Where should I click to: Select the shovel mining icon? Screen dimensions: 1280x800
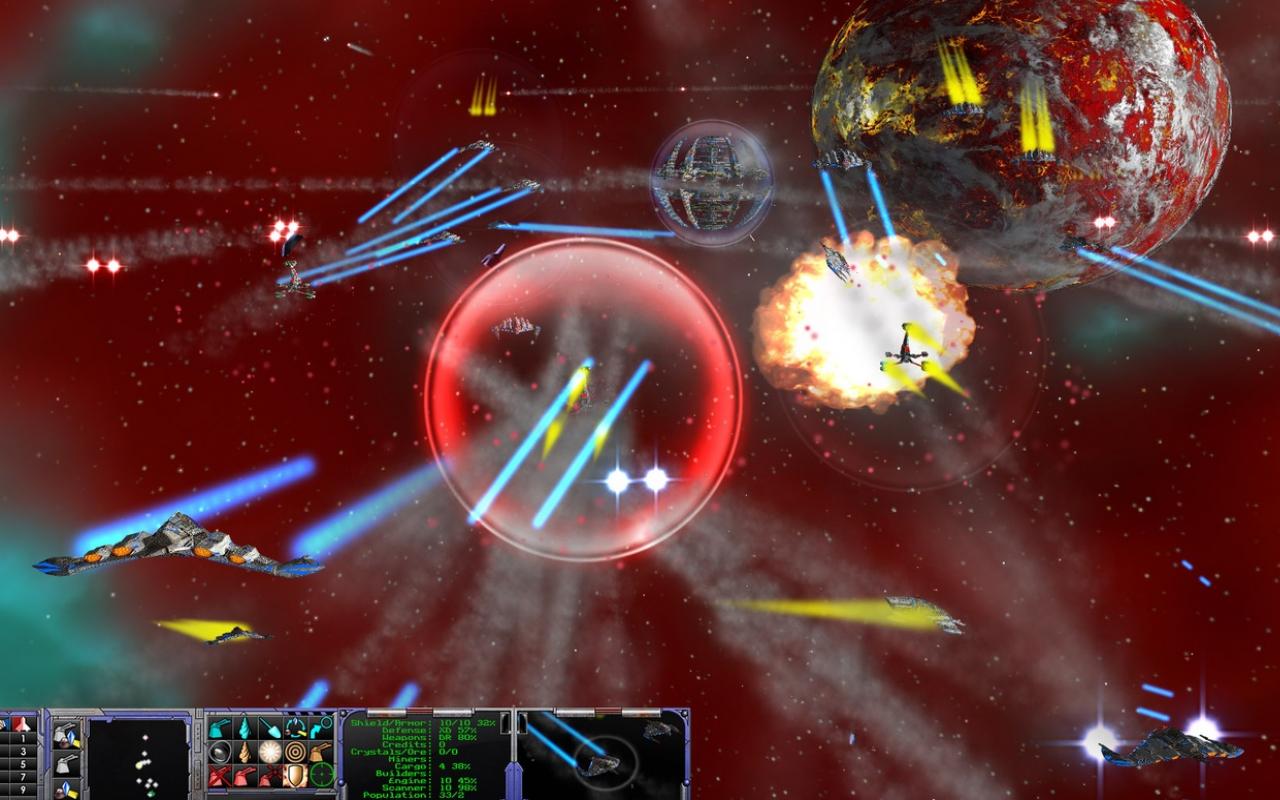272,727
